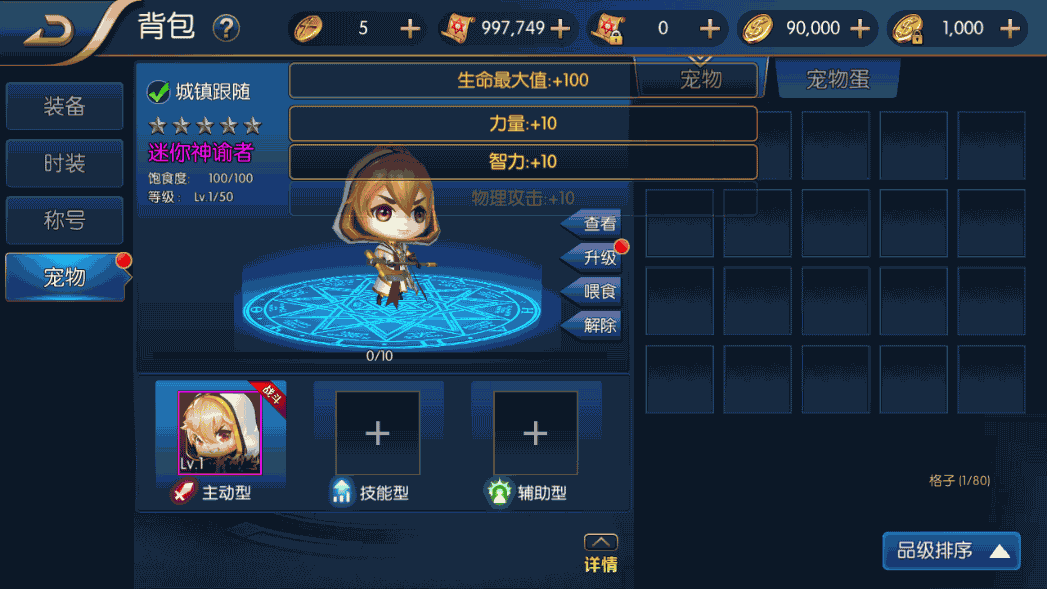Feed the pet via 喂食 button
The image size is (1047, 589).
598,292
